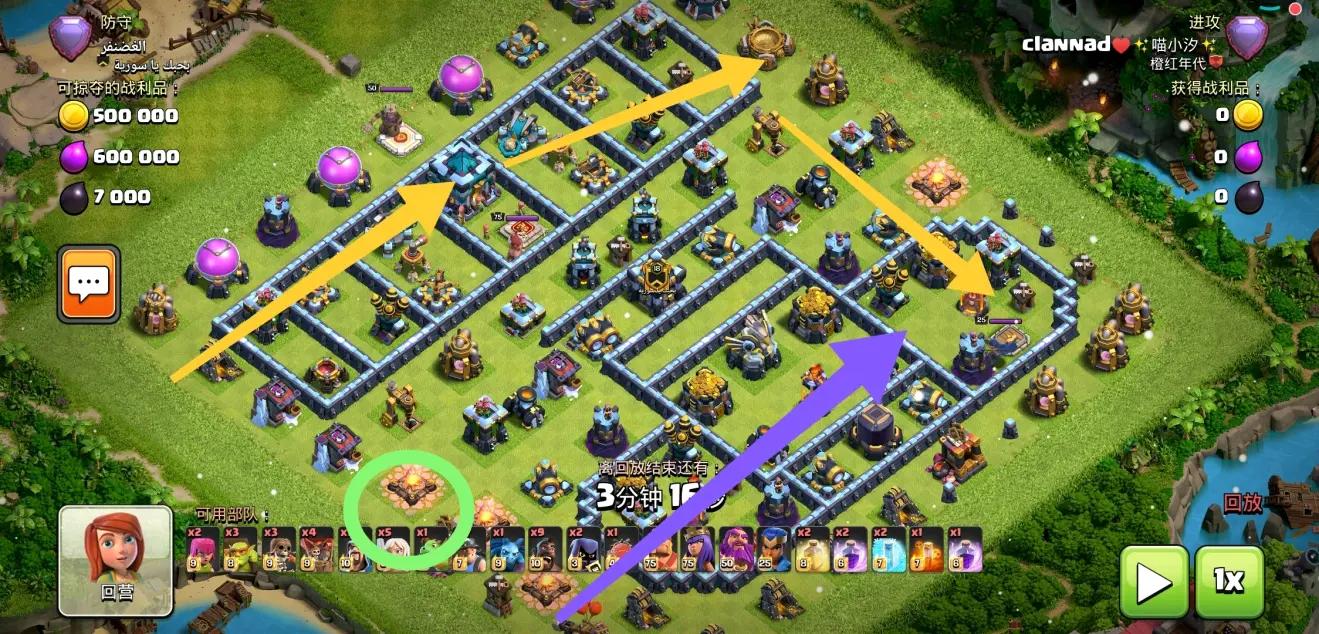Return home with the 回营 button
Screen dimensions: 1319x634
coord(115,559)
